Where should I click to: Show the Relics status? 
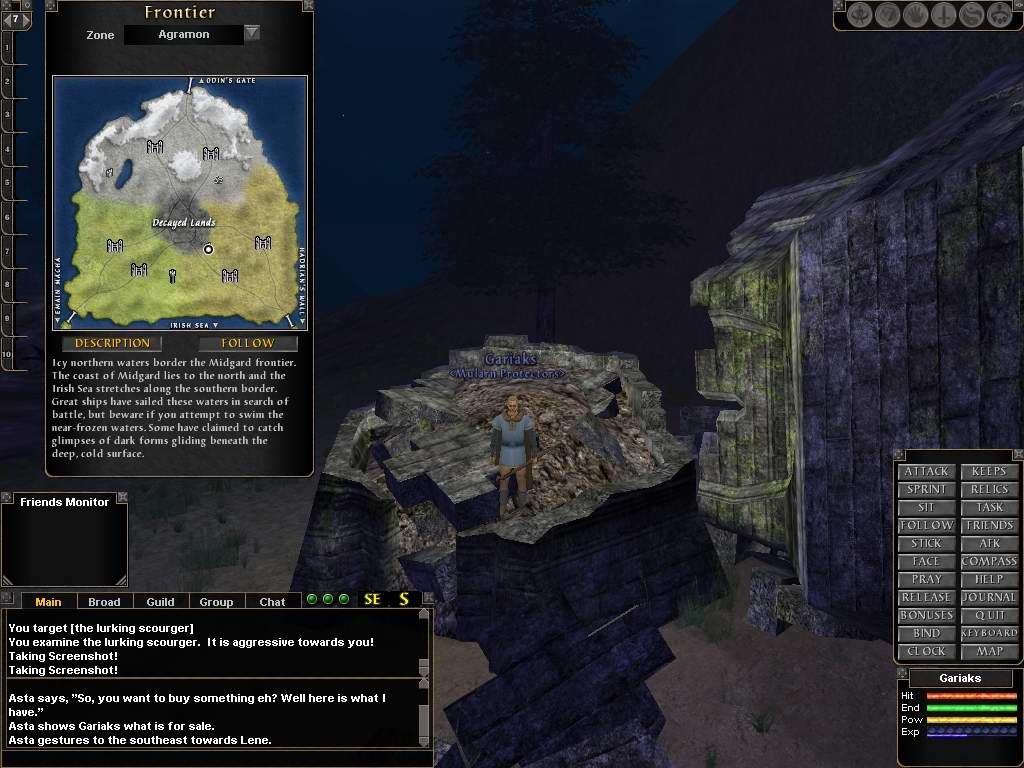tap(989, 490)
